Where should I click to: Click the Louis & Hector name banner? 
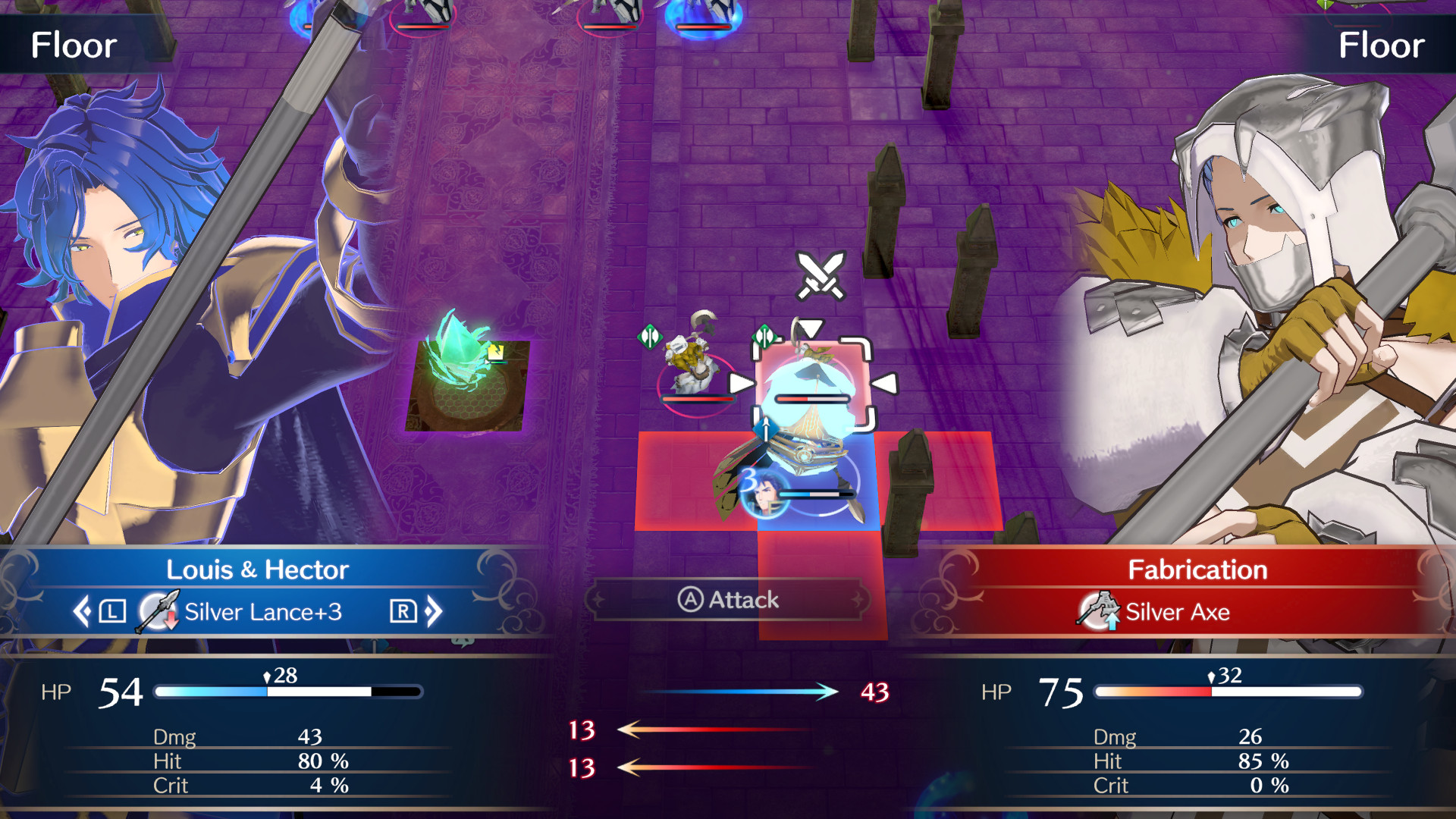[x=258, y=570]
